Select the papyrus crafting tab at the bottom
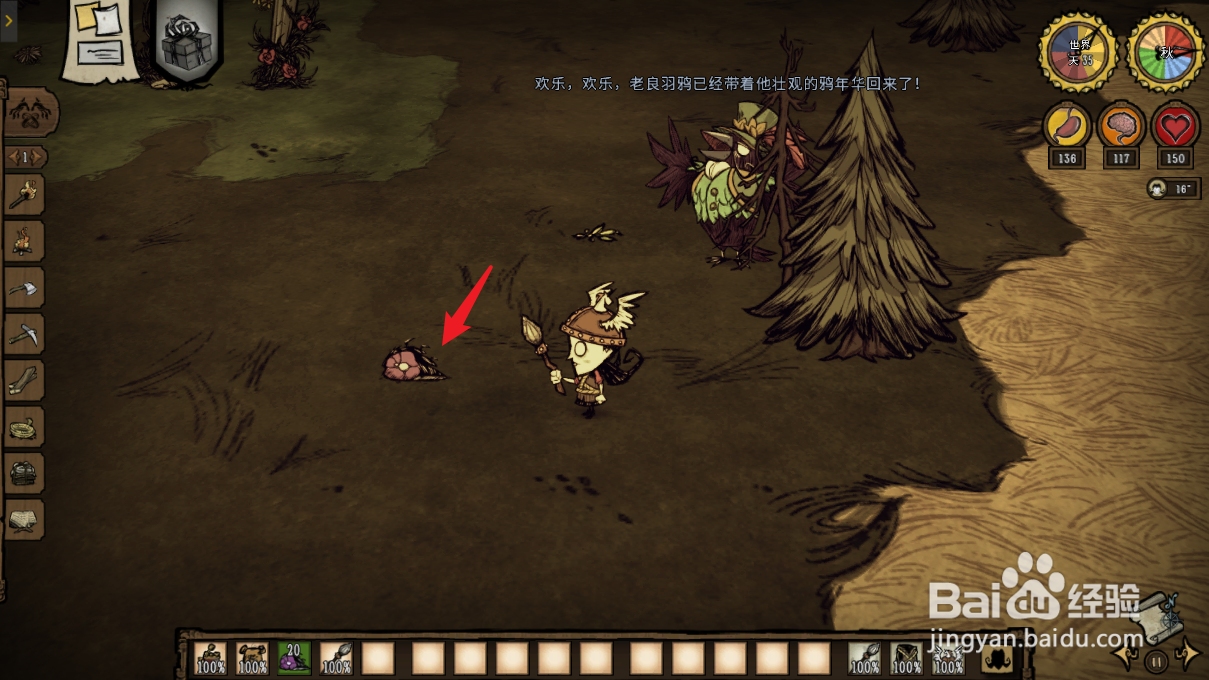Screen dimensions: 1209x680 [24, 519]
